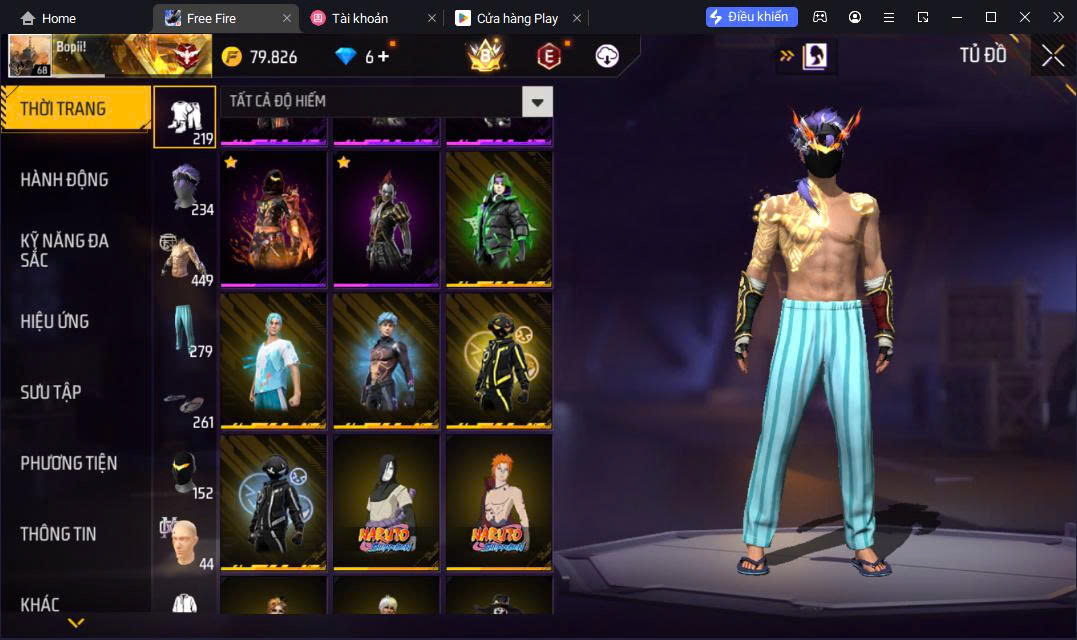Open the Hiệu Ứng section
Viewport: 1077px width, 640px height.
click(55, 321)
